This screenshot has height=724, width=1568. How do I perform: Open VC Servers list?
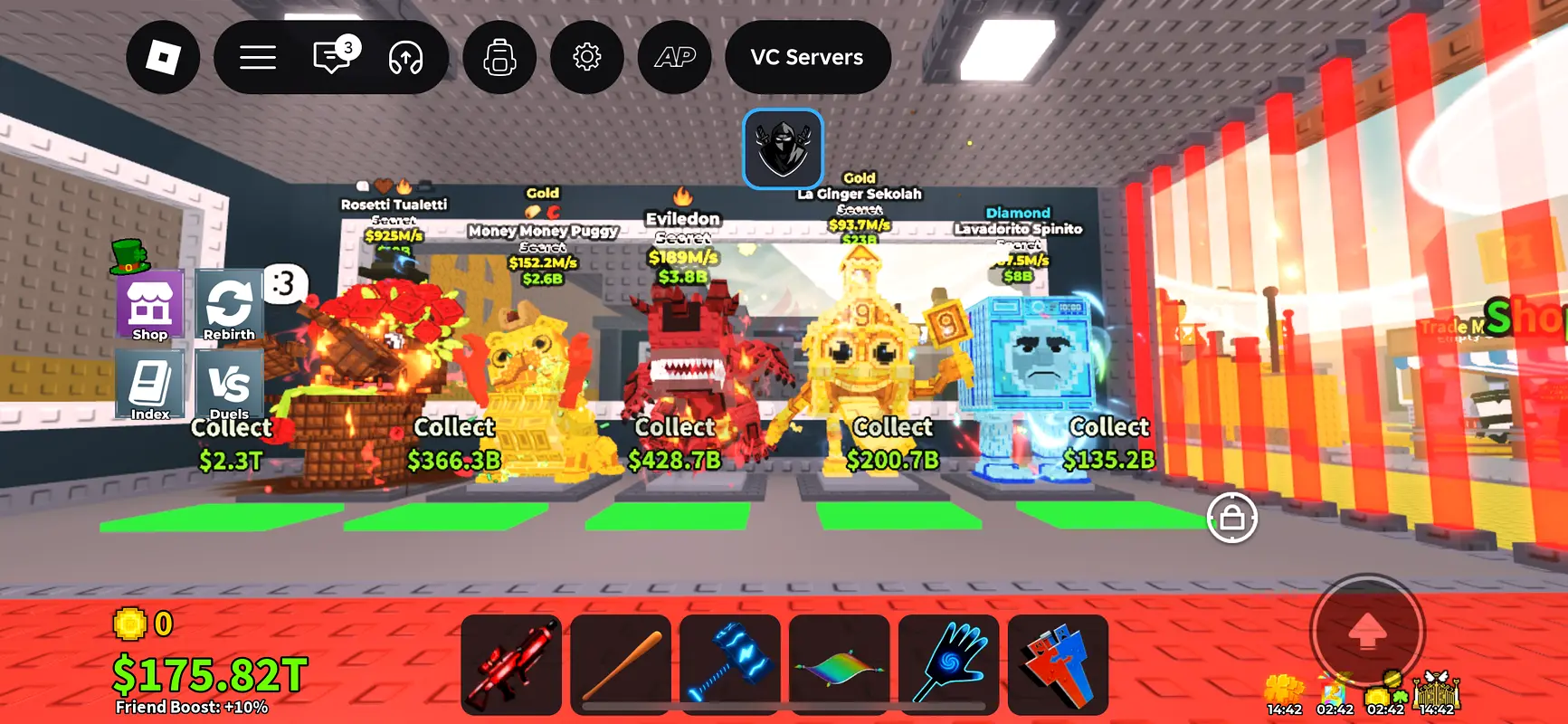click(x=807, y=58)
